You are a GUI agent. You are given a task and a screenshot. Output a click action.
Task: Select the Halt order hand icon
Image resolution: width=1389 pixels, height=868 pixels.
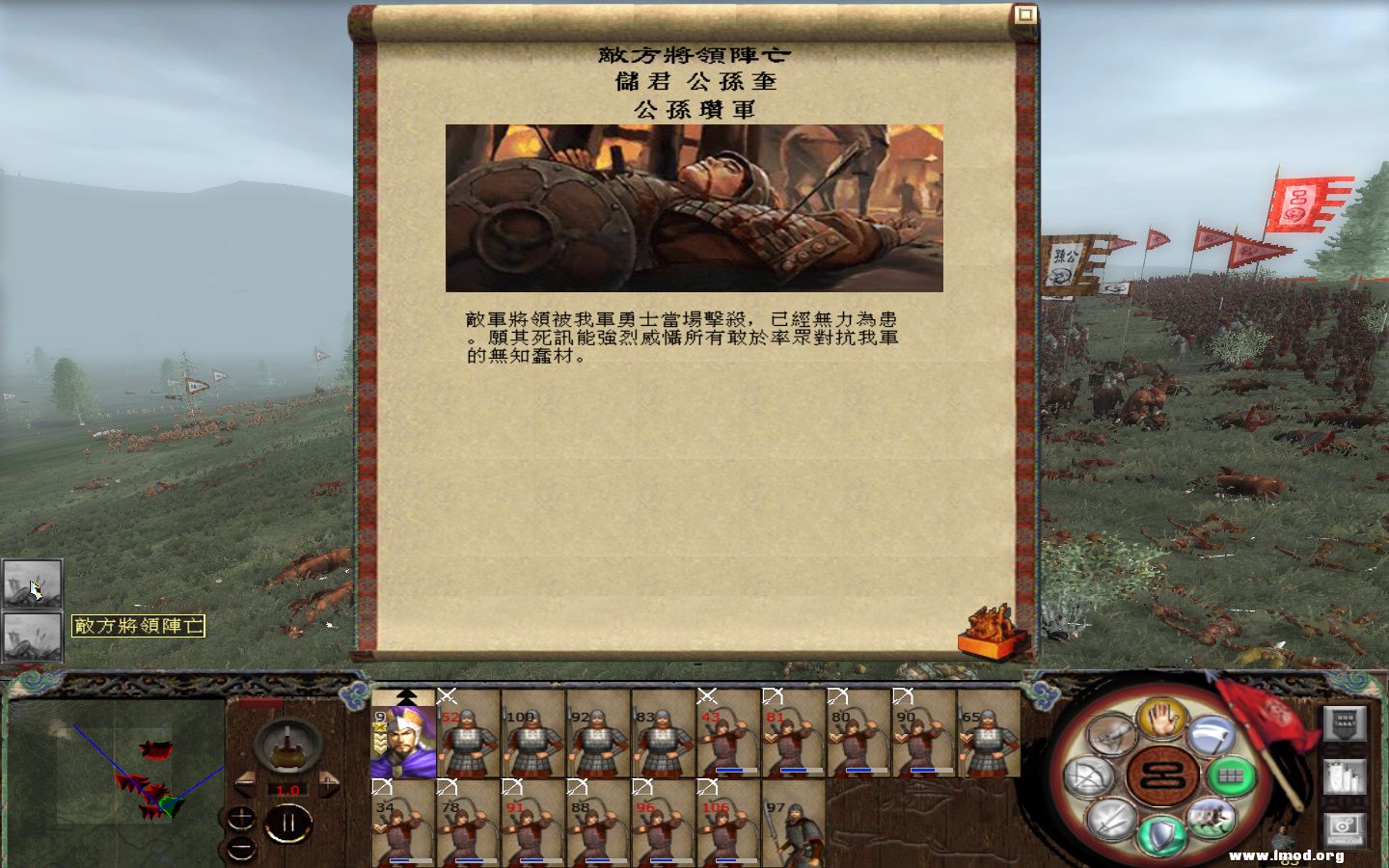click(x=1161, y=719)
